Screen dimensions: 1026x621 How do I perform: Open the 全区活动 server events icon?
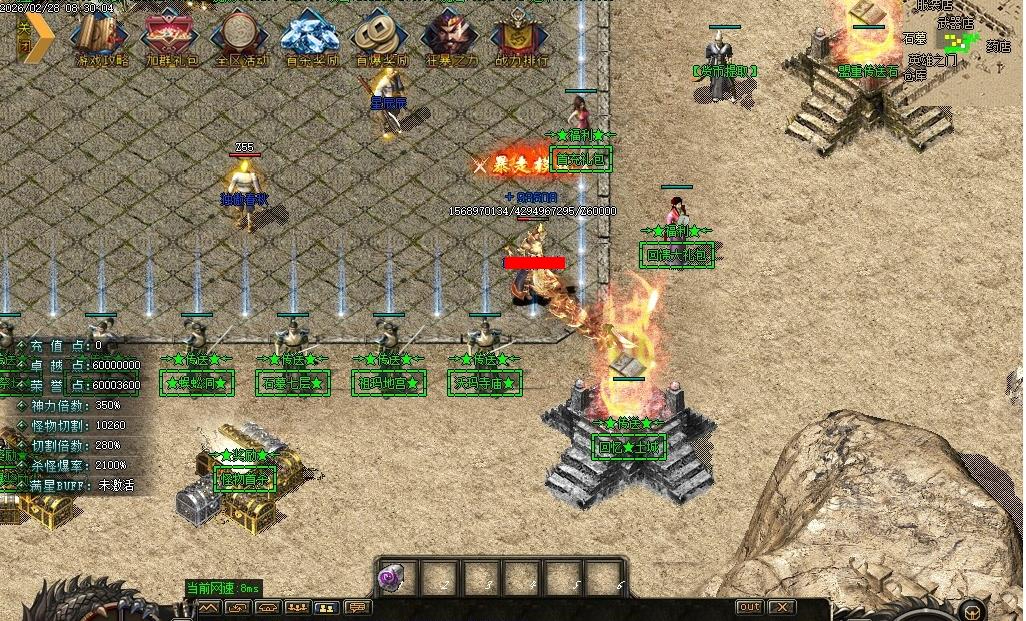[x=241, y=38]
